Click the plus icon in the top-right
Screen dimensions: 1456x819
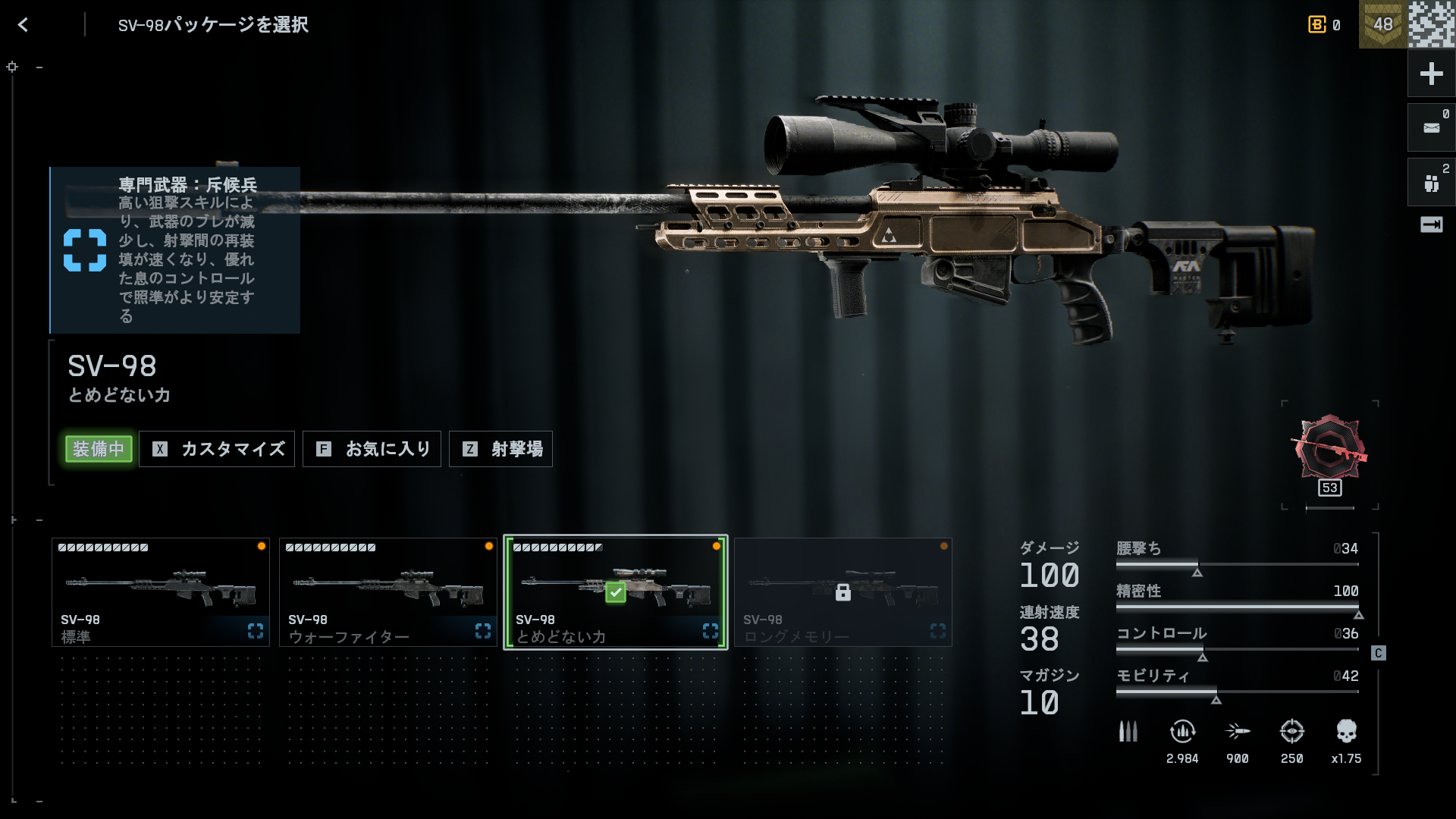point(1431,74)
